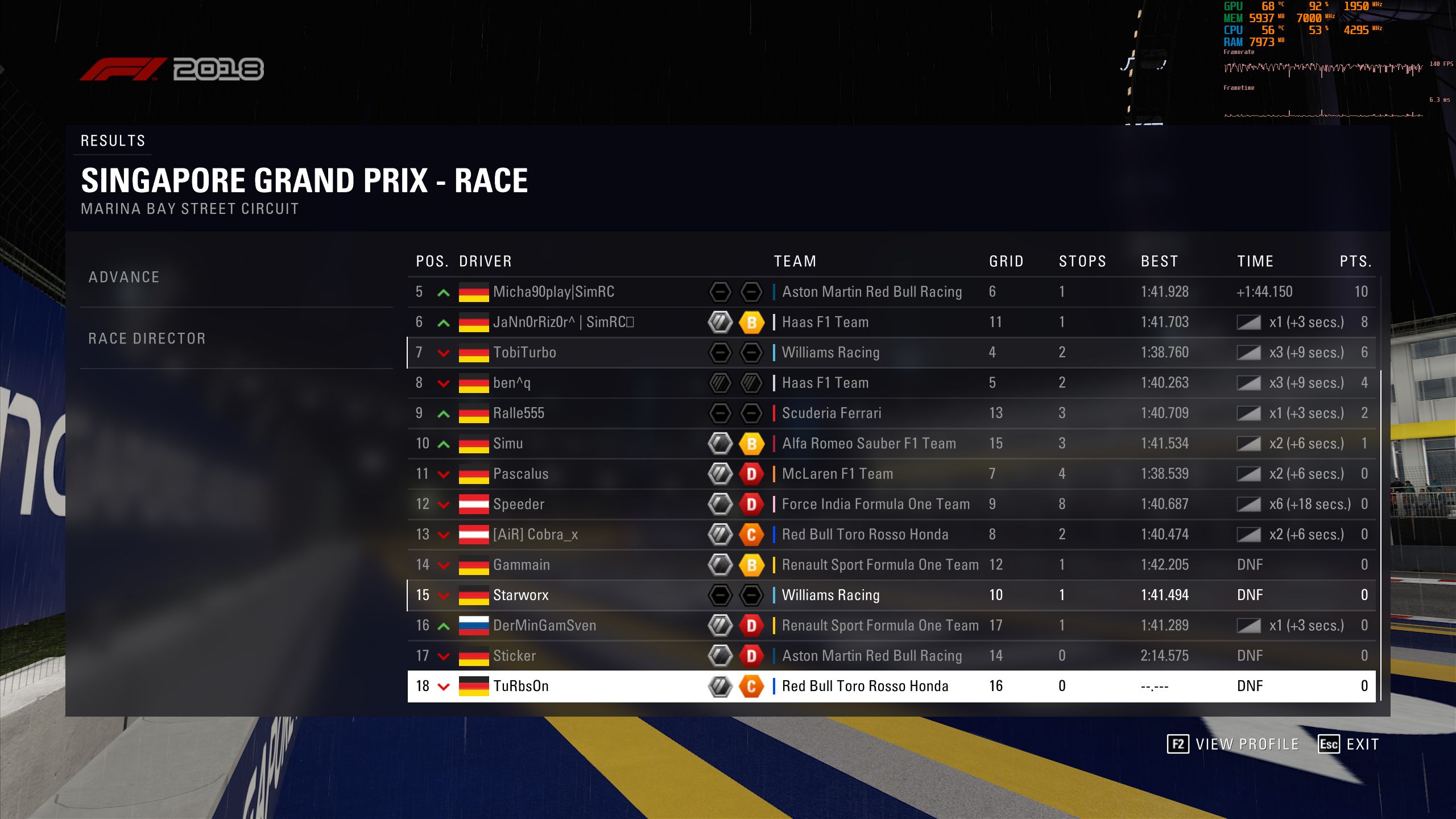This screenshot has width=1456, height=819.
Task: Select the Advance menu option
Action: click(124, 277)
